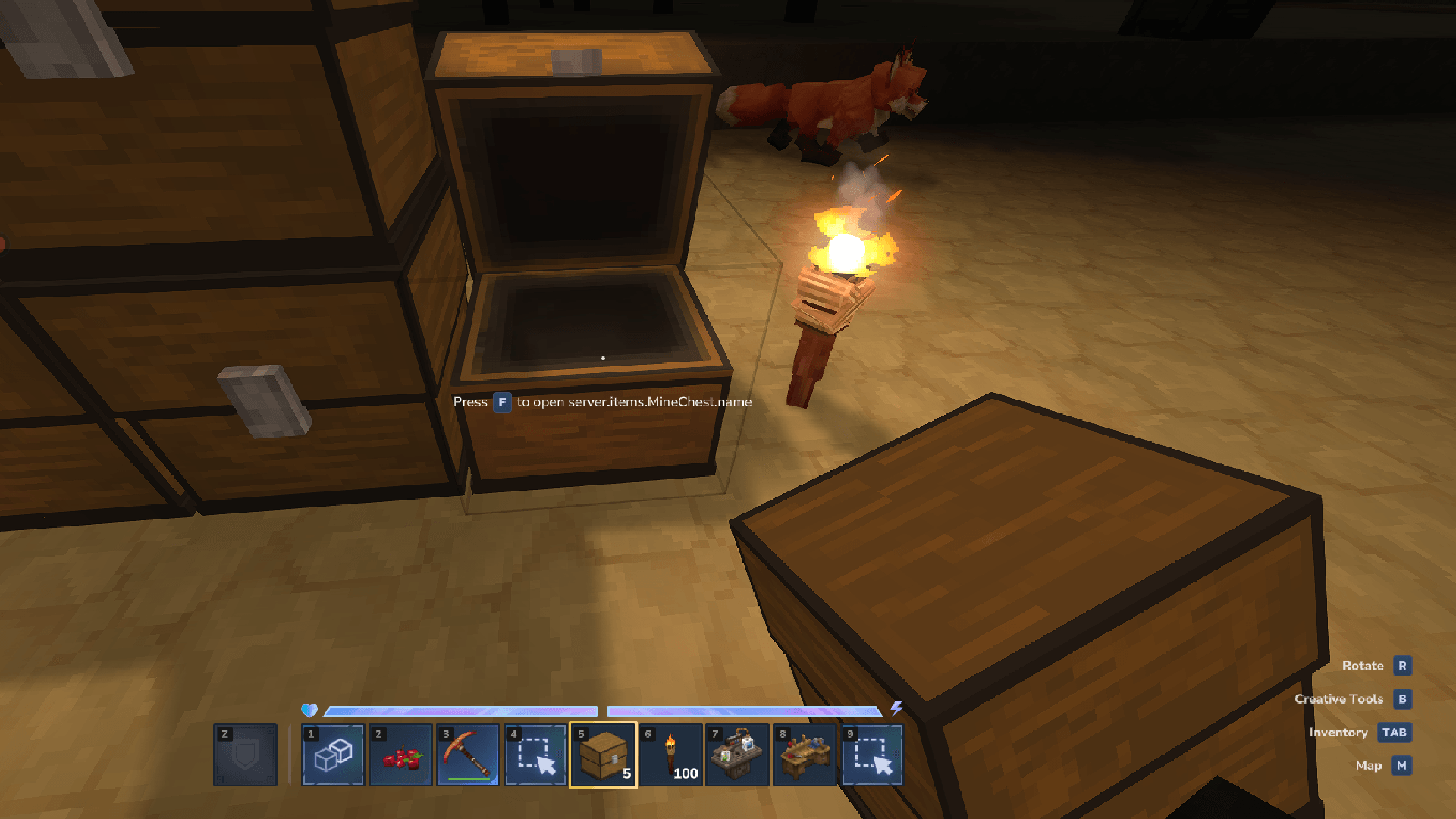
Task: Choose the selection tool in slot 4
Action: pyautogui.click(x=535, y=755)
